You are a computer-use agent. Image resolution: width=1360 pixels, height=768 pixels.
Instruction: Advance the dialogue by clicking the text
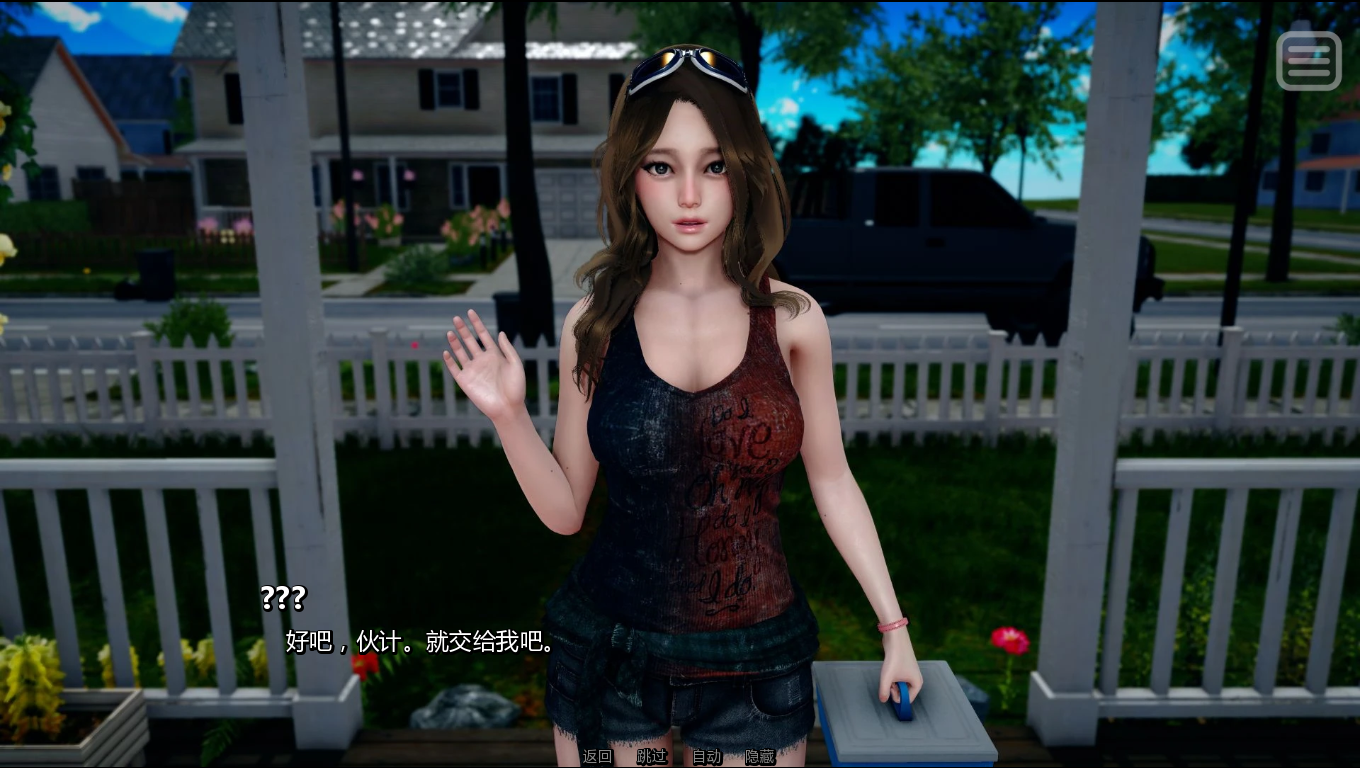click(x=415, y=640)
